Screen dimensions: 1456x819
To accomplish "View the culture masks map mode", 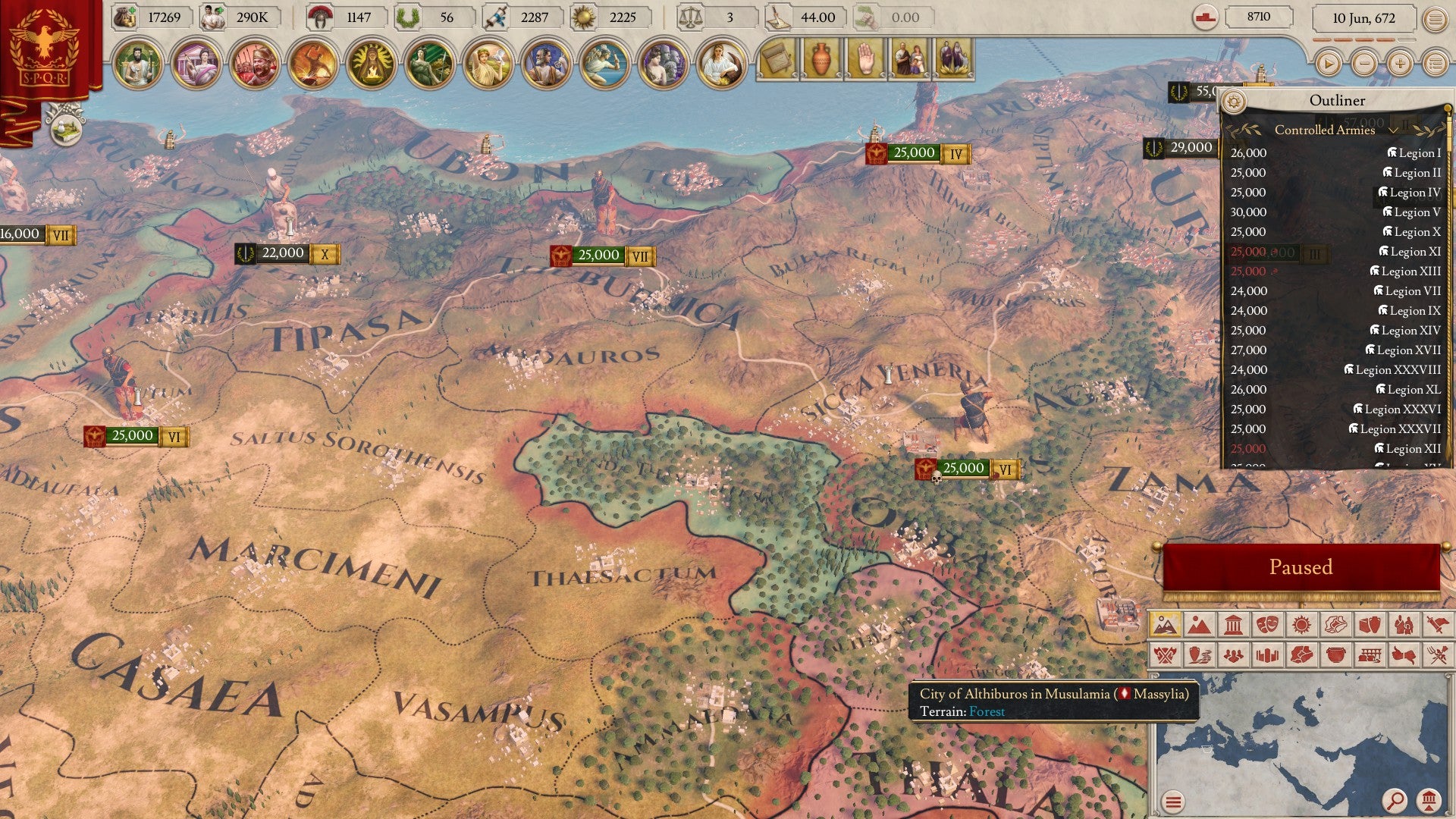I will click(1268, 626).
